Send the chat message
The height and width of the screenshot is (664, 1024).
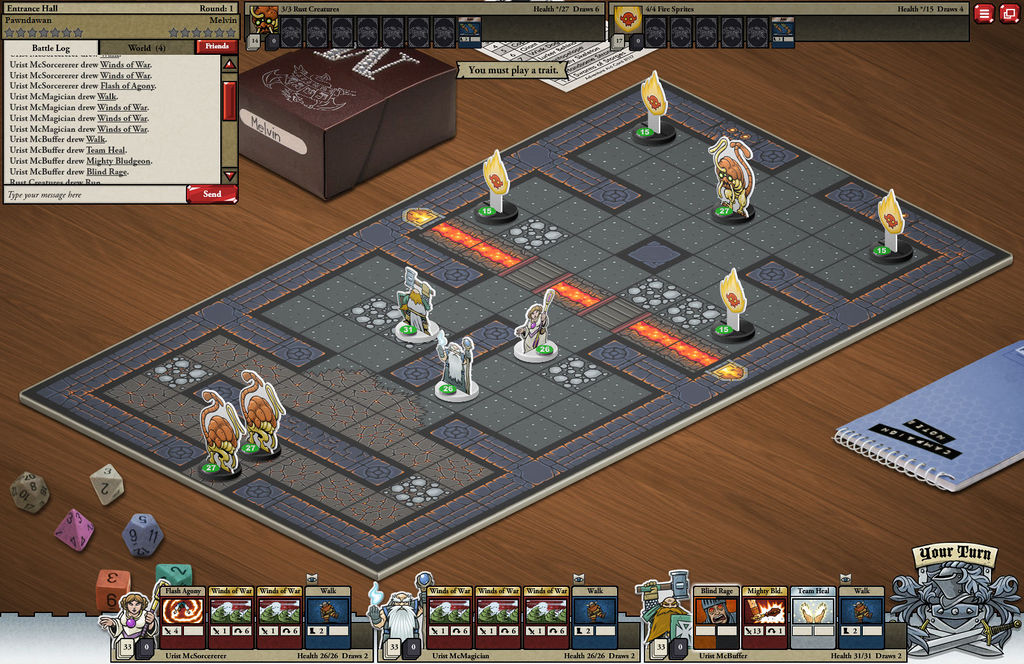click(x=212, y=194)
